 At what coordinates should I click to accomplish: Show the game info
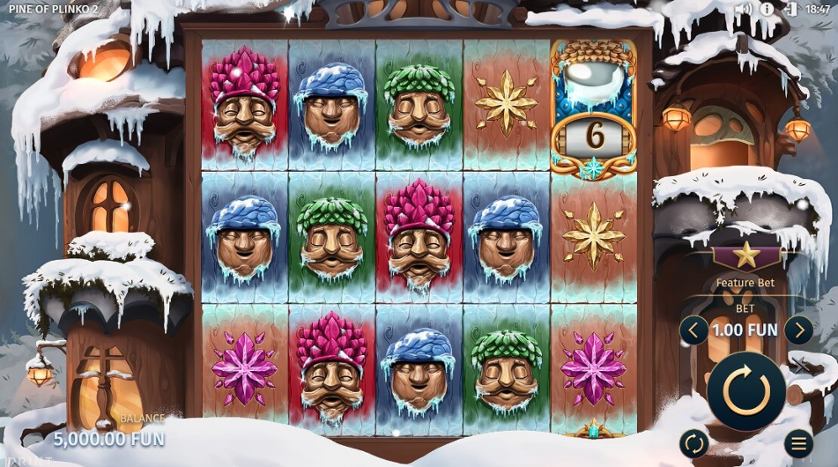(768, 9)
